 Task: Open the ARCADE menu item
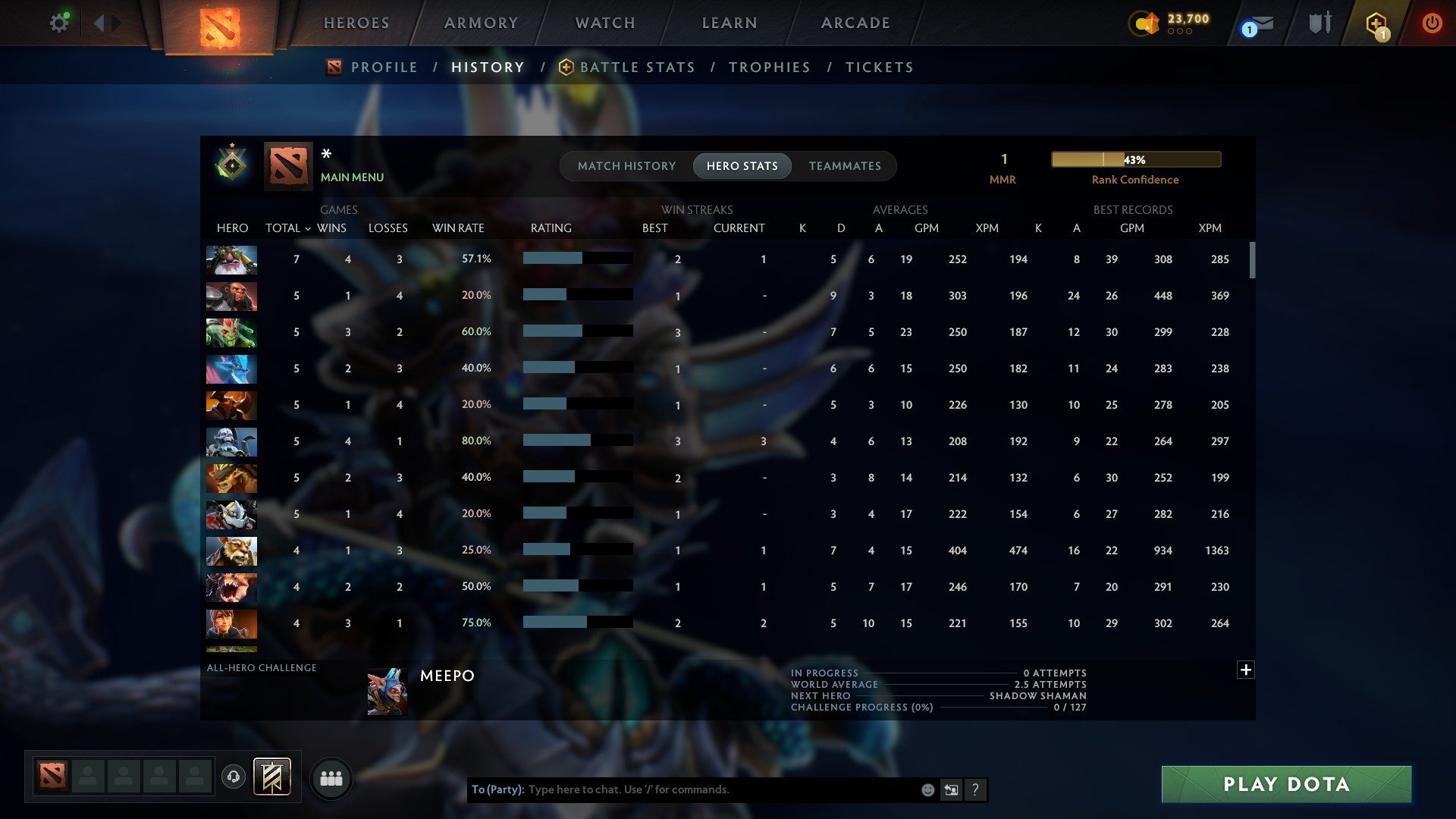855,23
